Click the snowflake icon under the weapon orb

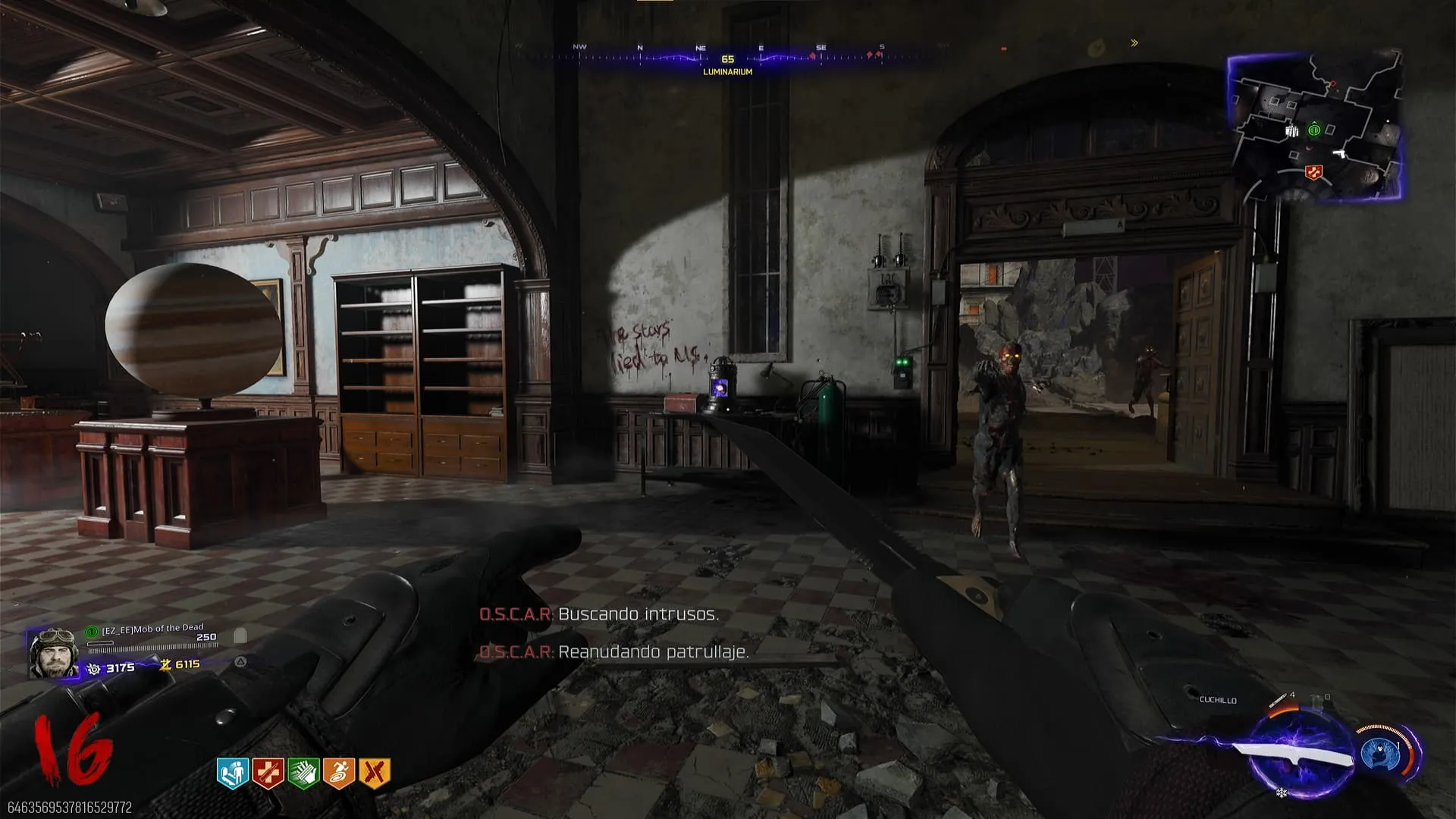(1281, 793)
